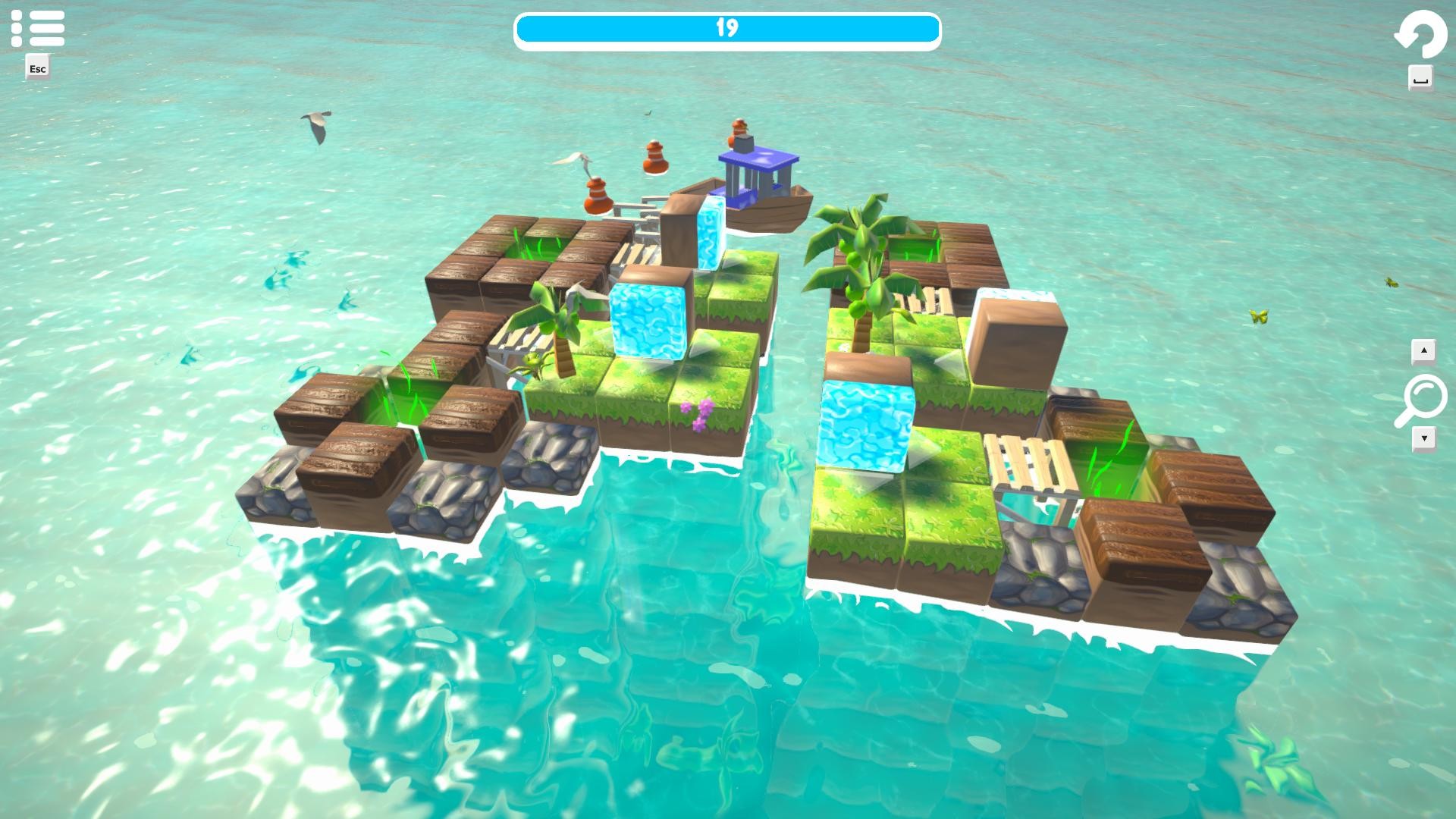Click the move counter showing 19
The image size is (1456, 819).
[726, 27]
